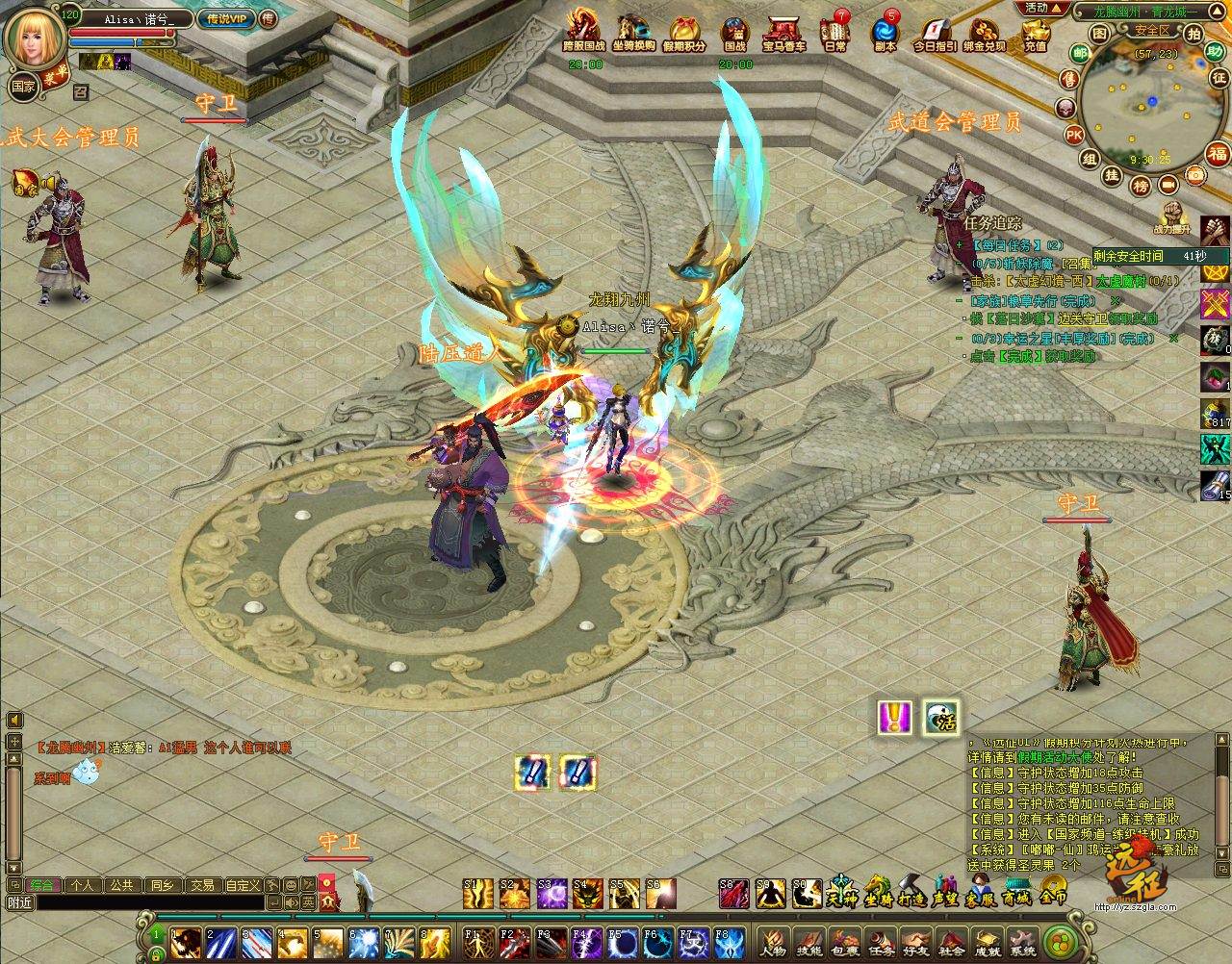Switch to the 交易 trade chat tab
This screenshot has height=964, width=1232.
coord(201,885)
